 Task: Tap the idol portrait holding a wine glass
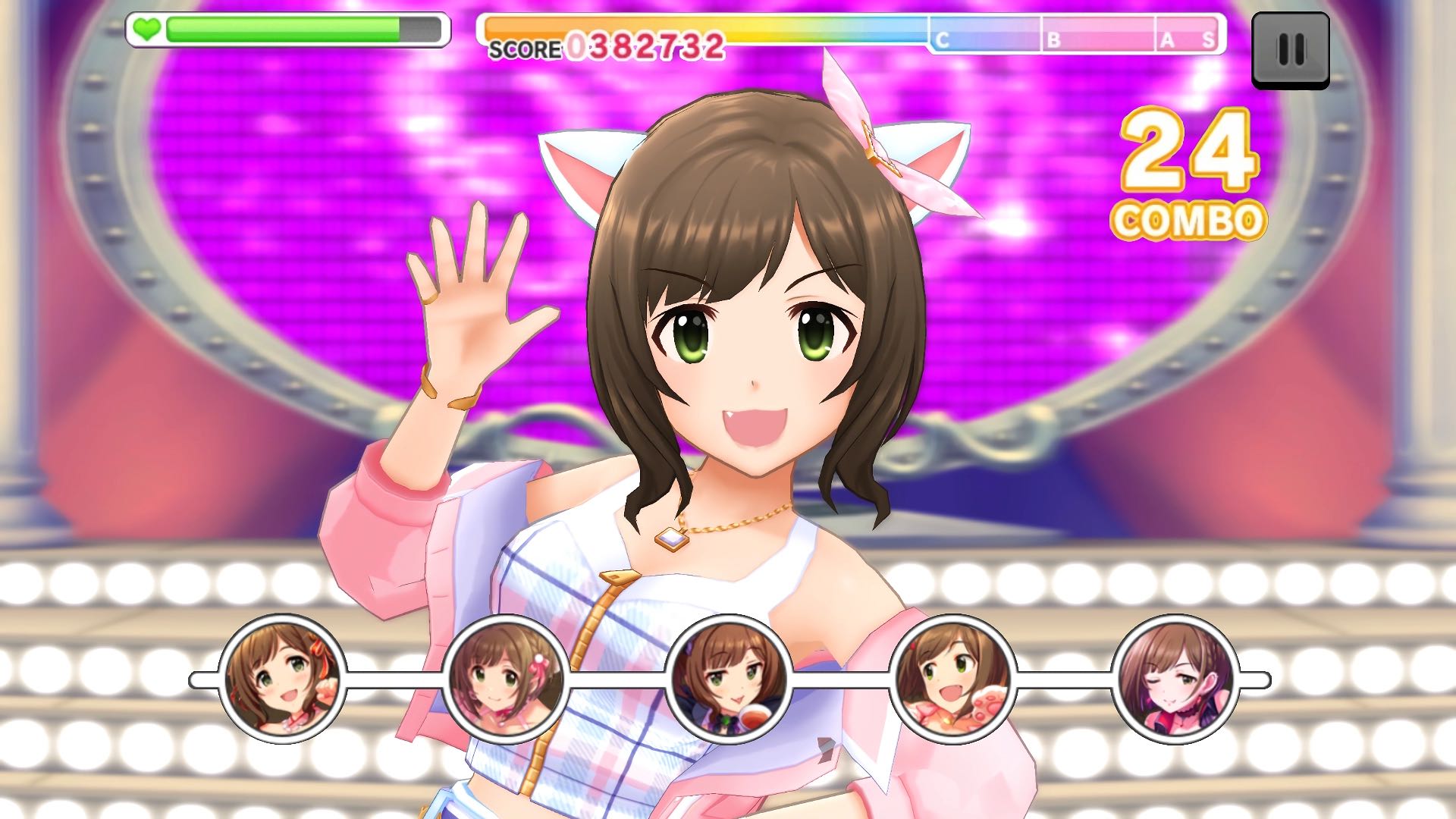tap(729, 679)
